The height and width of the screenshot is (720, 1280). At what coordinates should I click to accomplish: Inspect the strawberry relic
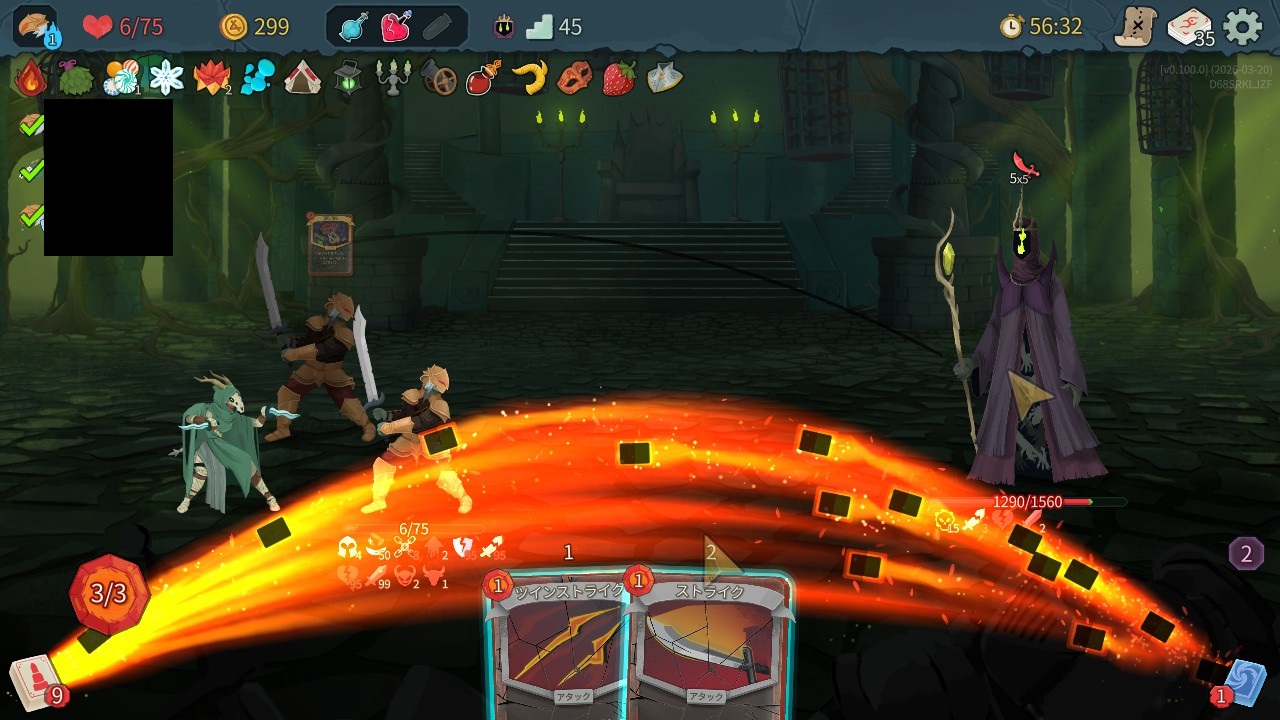point(619,77)
